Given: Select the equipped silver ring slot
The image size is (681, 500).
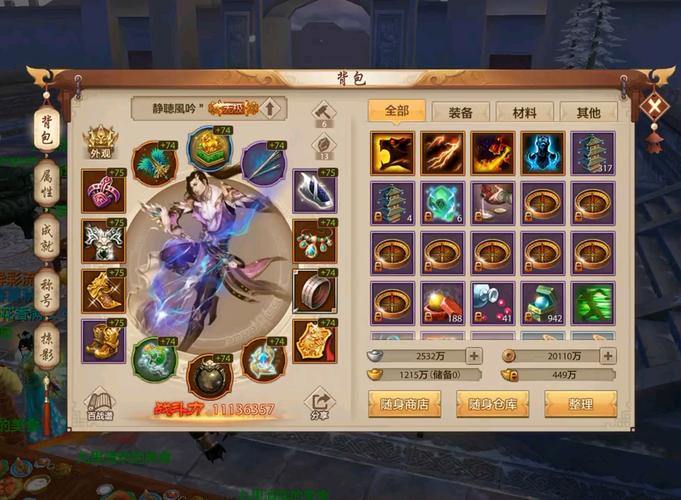Looking at the screenshot, I should (x=314, y=292).
